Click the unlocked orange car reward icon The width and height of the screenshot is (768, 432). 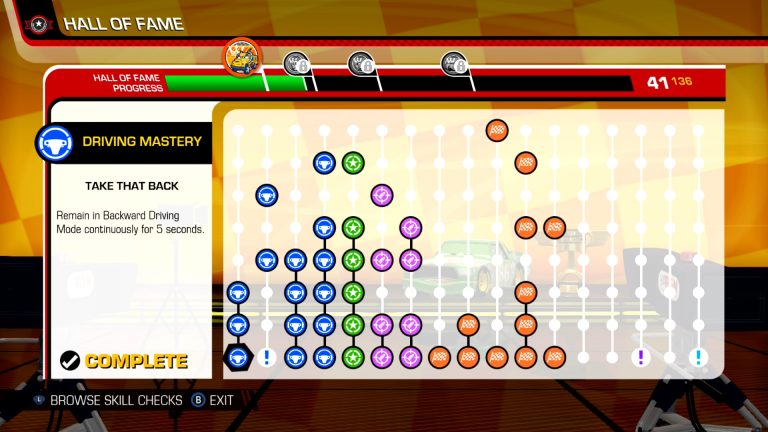coord(241,56)
